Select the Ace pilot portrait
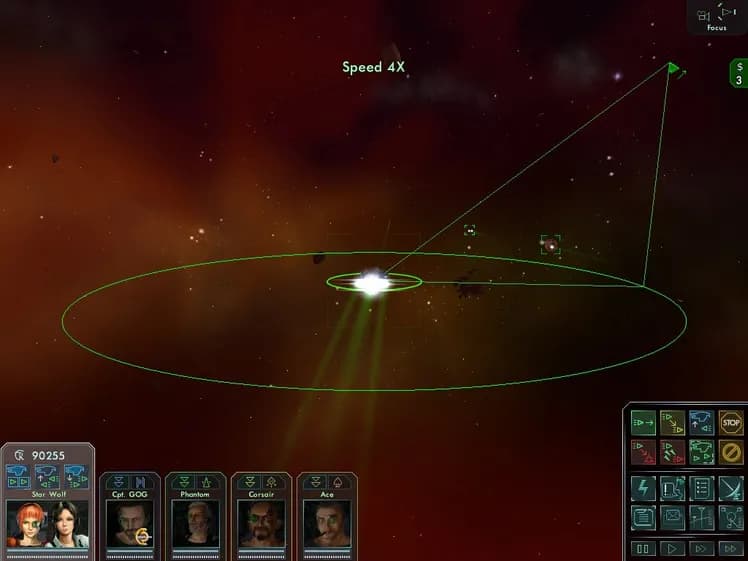This screenshot has height=561, width=748. [x=327, y=522]
